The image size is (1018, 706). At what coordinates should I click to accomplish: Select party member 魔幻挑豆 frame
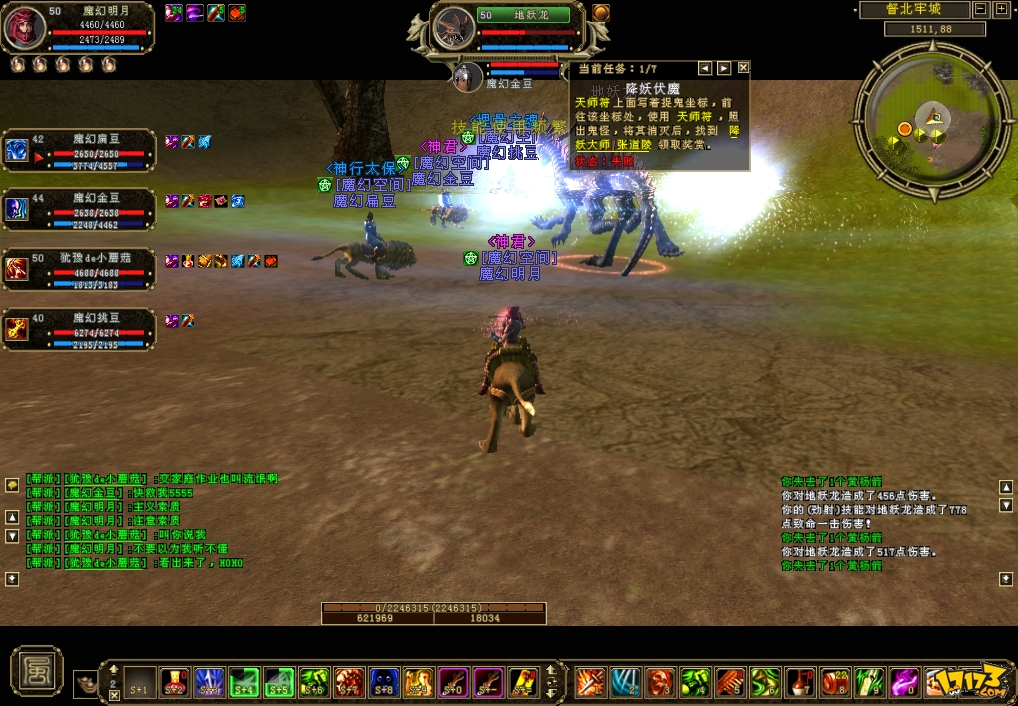pyautogui.click(x=80, y=329)
